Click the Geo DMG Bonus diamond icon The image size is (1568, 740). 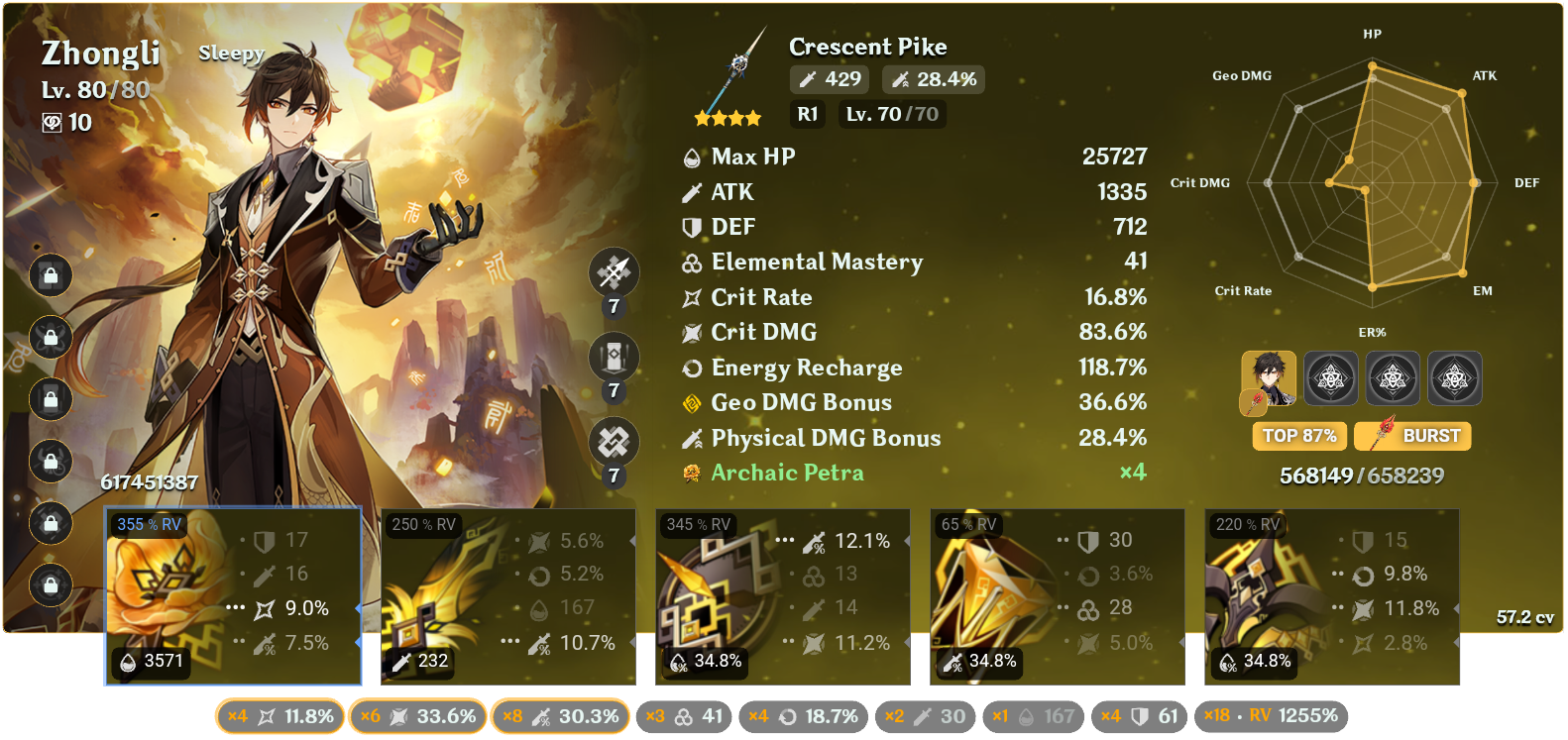pyautogui.click(x=692, y=402)
